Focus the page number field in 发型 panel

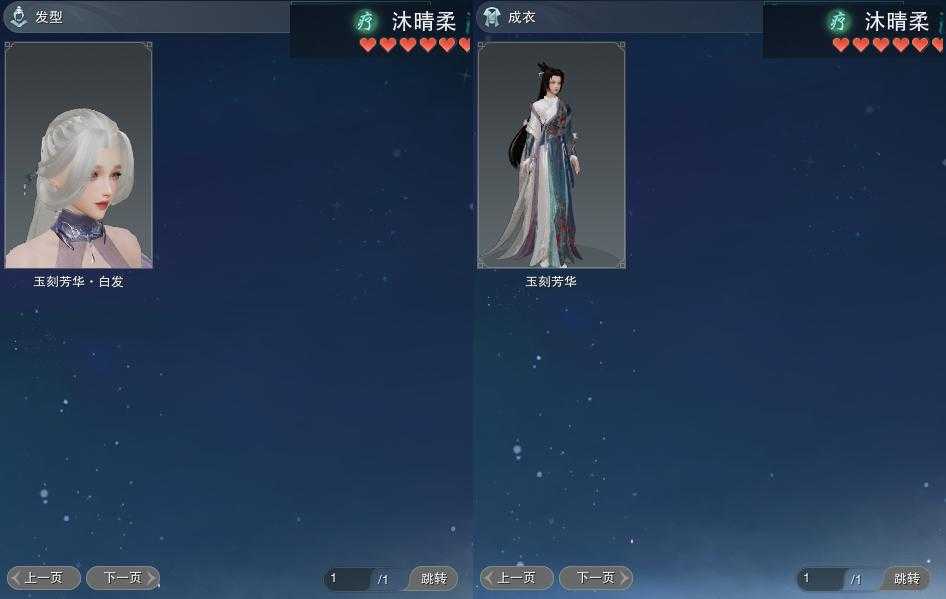point(347,579)
